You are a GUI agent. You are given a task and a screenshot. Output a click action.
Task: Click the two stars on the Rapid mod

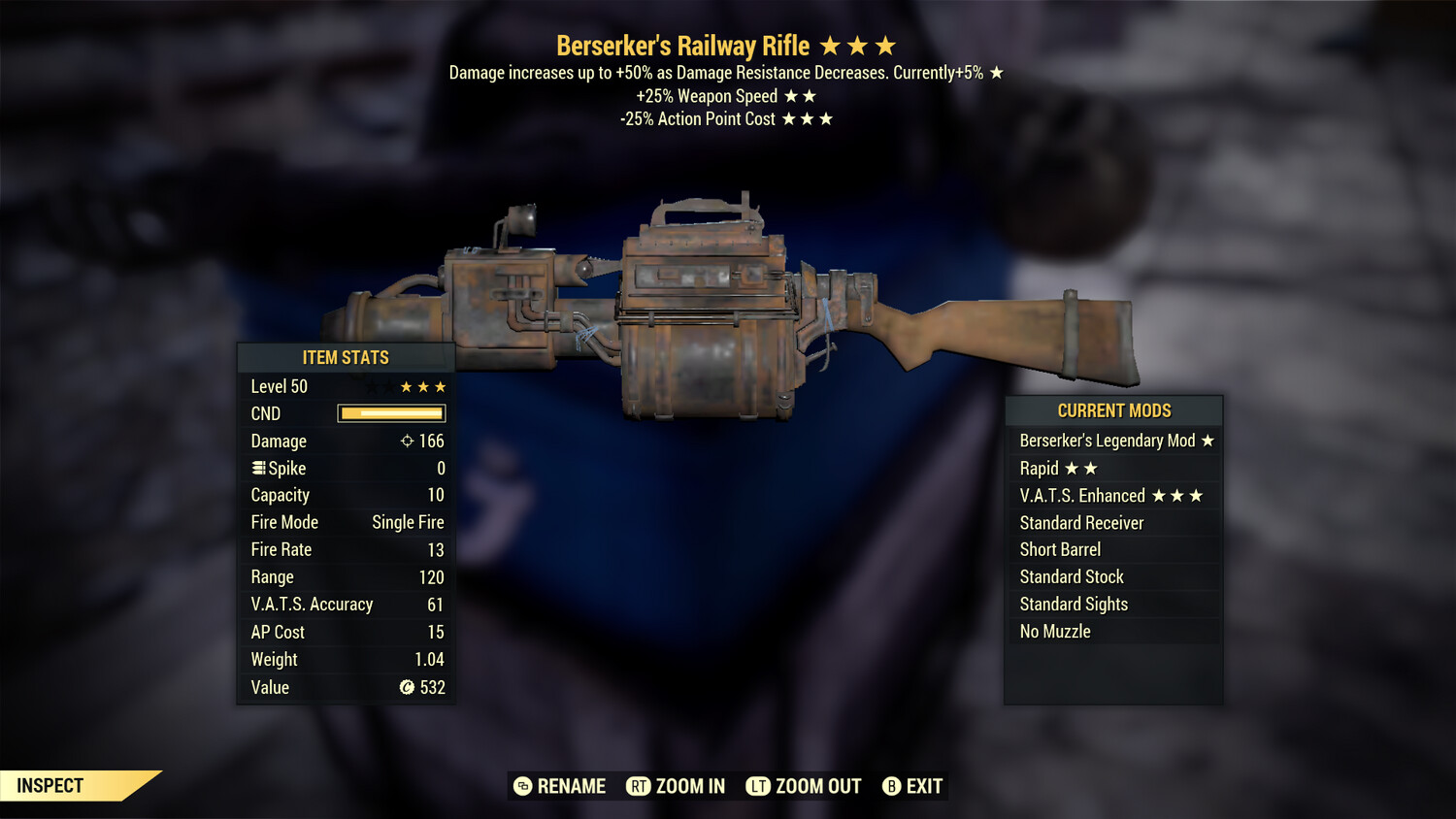1082,468
